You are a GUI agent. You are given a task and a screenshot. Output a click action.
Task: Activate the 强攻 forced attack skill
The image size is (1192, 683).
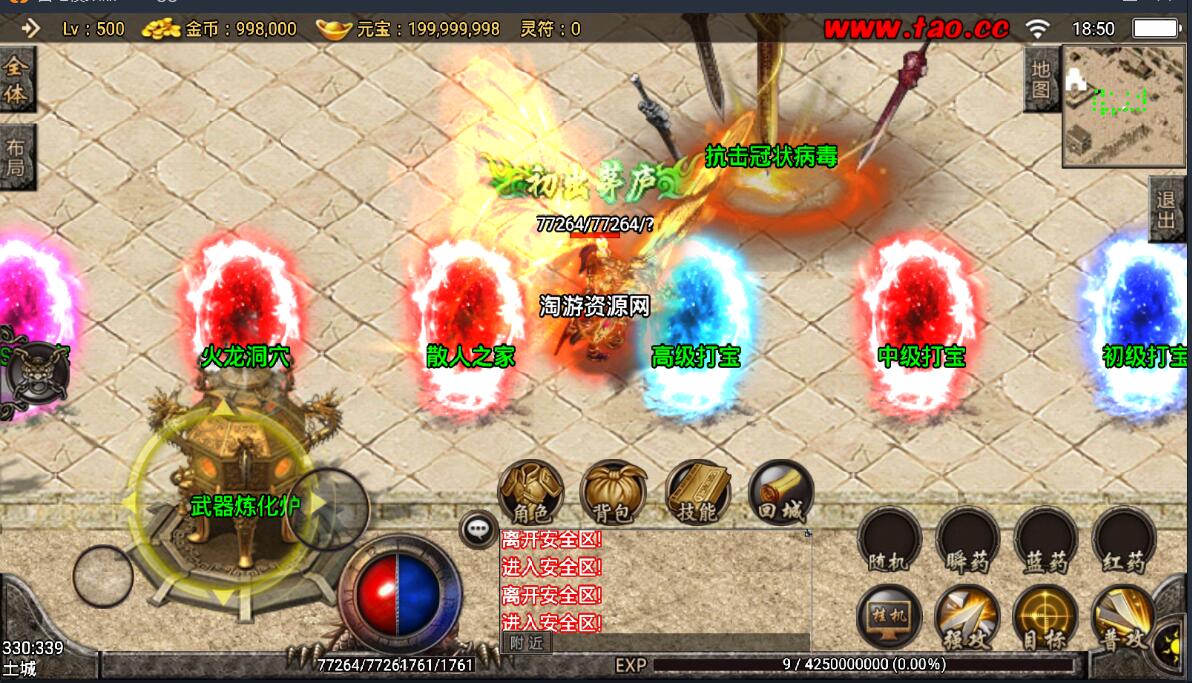967,617
